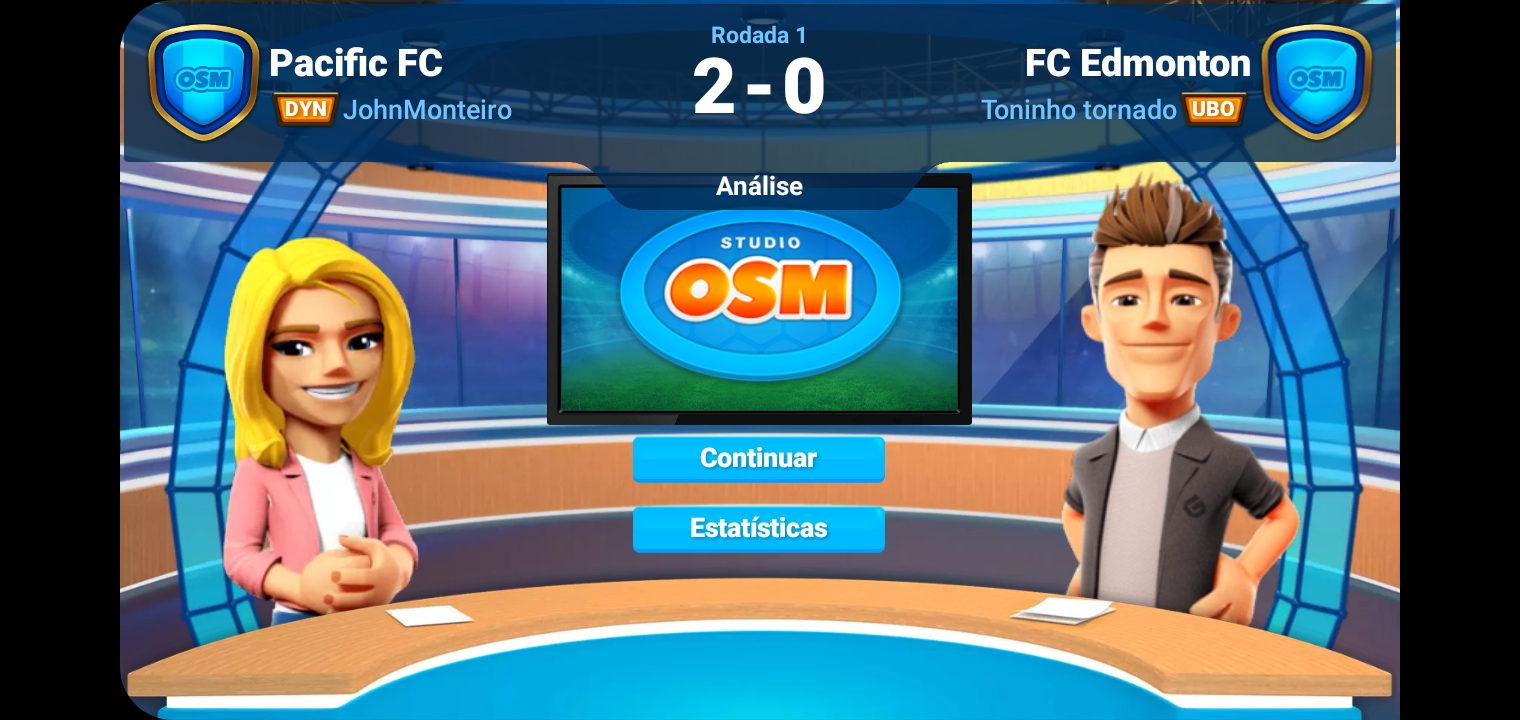Continue past the match analysis
Viewport: 1520px width, 720px height.
coord(758,459)
